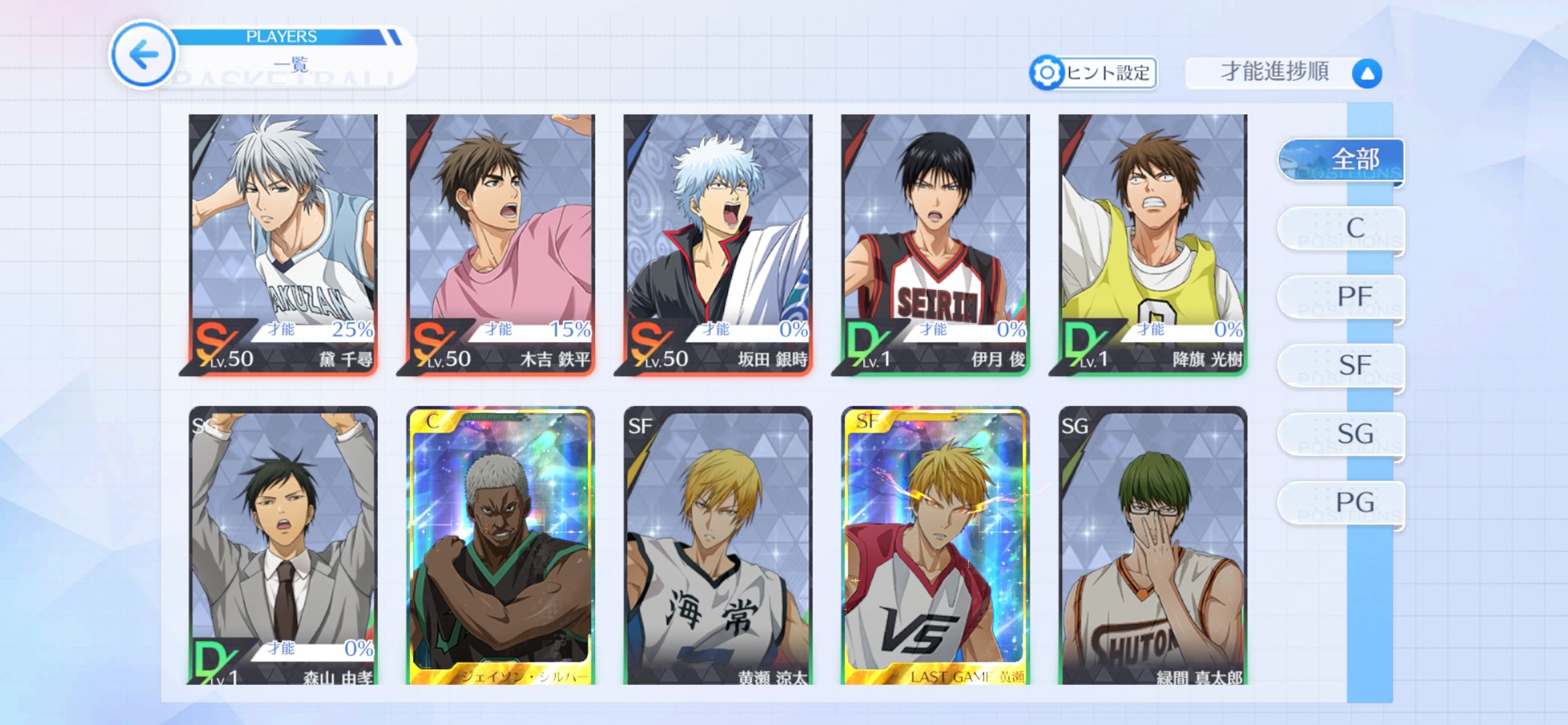Filter the list by PG position
This screenshot has height=725, width=1568.
(x=1341, y=503)
